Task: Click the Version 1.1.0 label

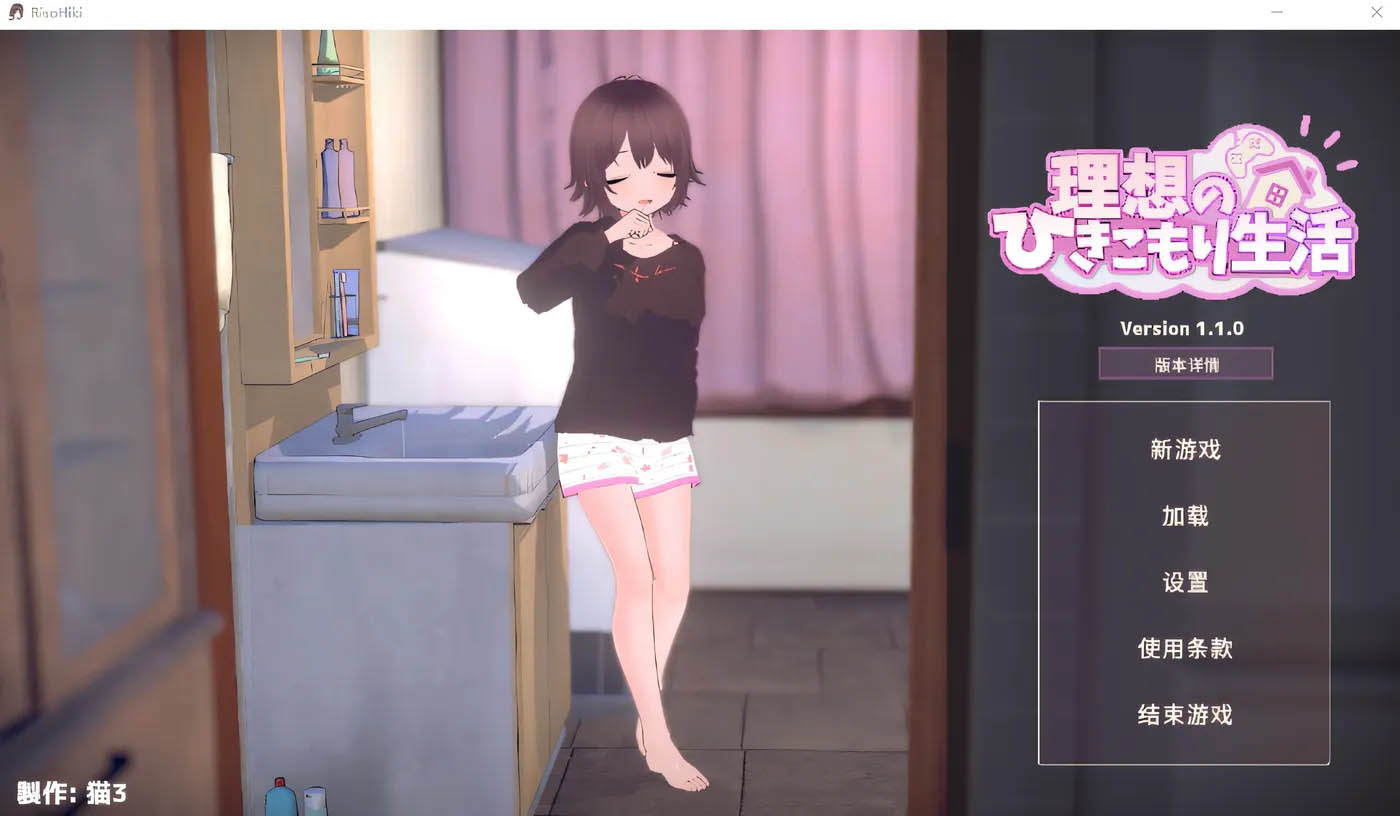Action: [1184, 328]
